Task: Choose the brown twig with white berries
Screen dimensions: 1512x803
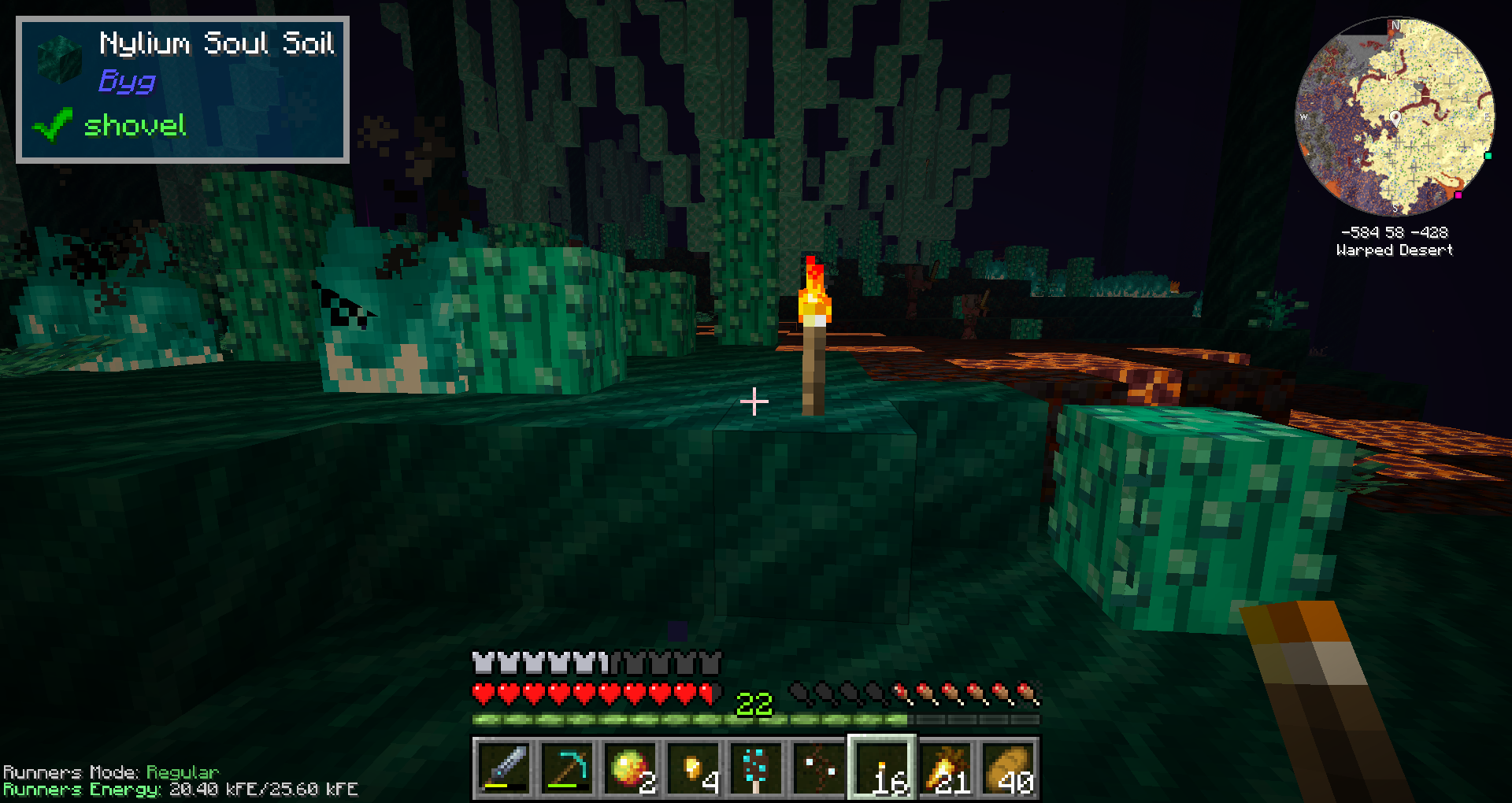Action: click(819, 768)
